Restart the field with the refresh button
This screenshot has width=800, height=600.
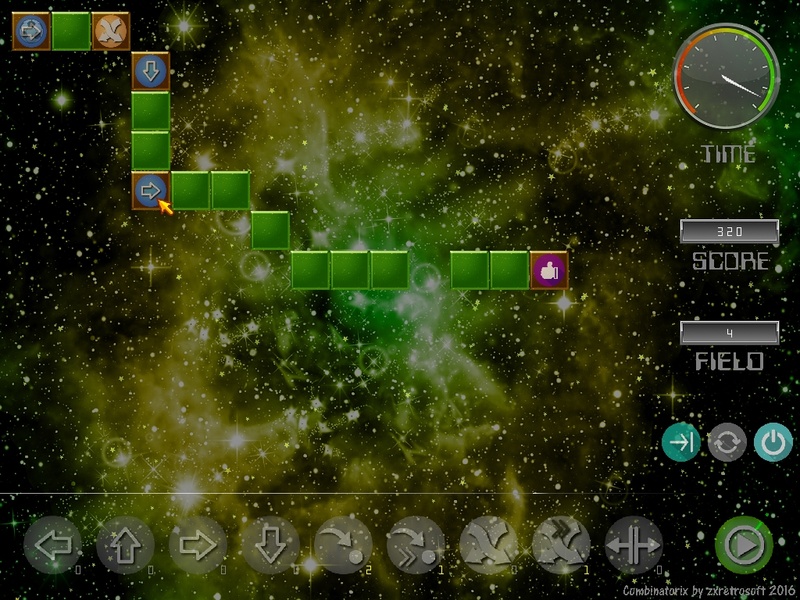727,443
